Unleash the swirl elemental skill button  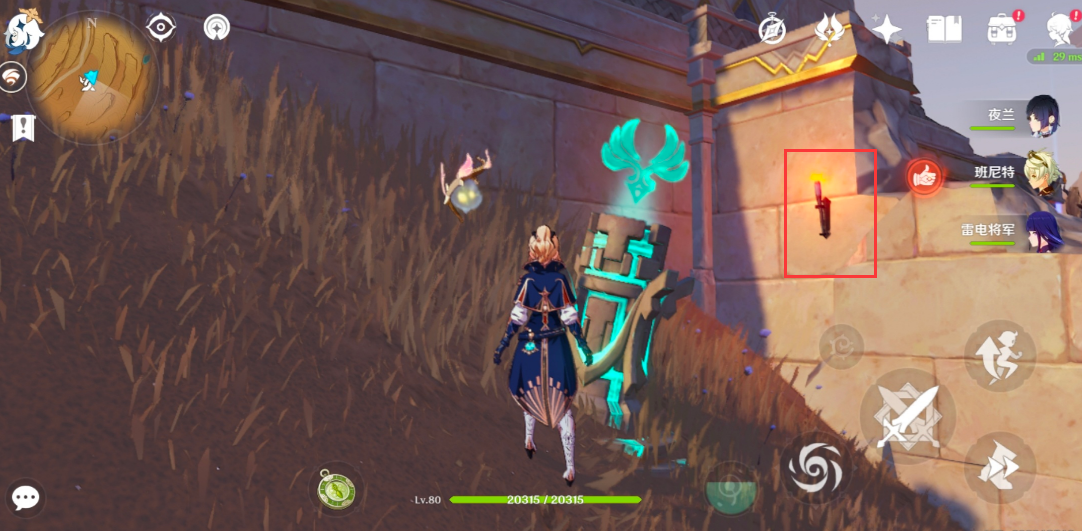[815, 466]
